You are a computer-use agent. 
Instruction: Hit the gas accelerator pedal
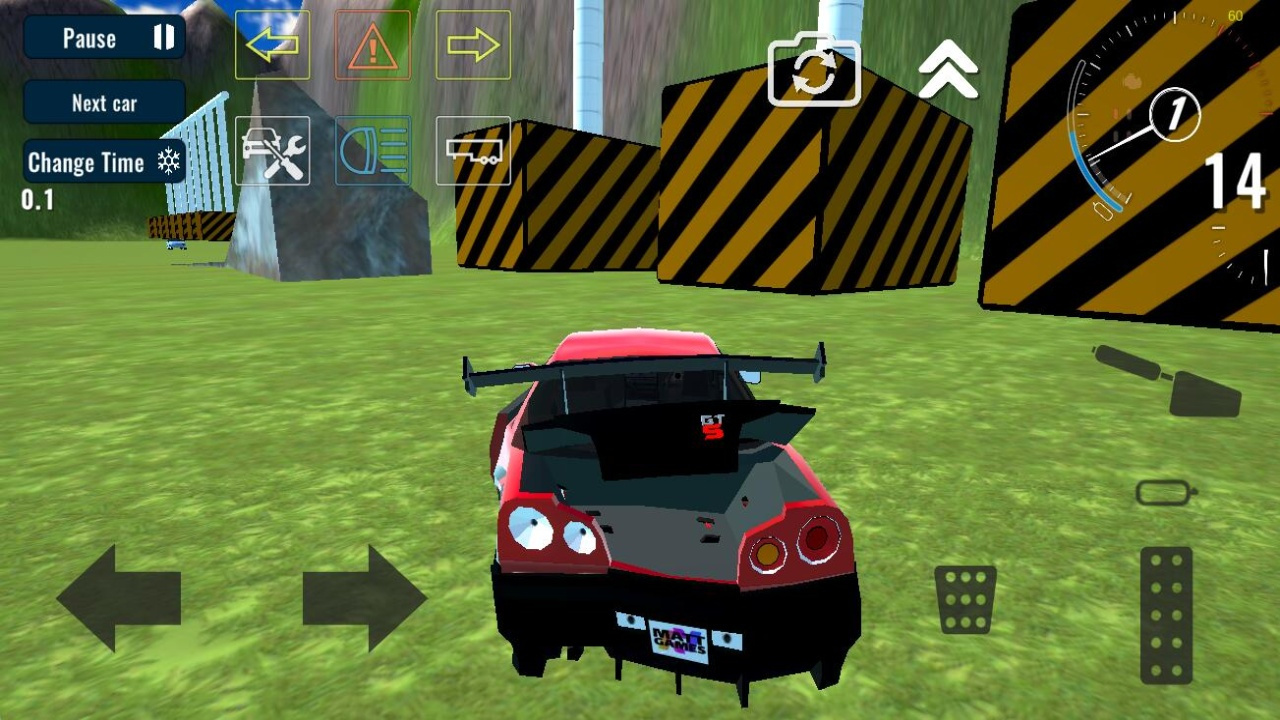tap(1166, 615)
